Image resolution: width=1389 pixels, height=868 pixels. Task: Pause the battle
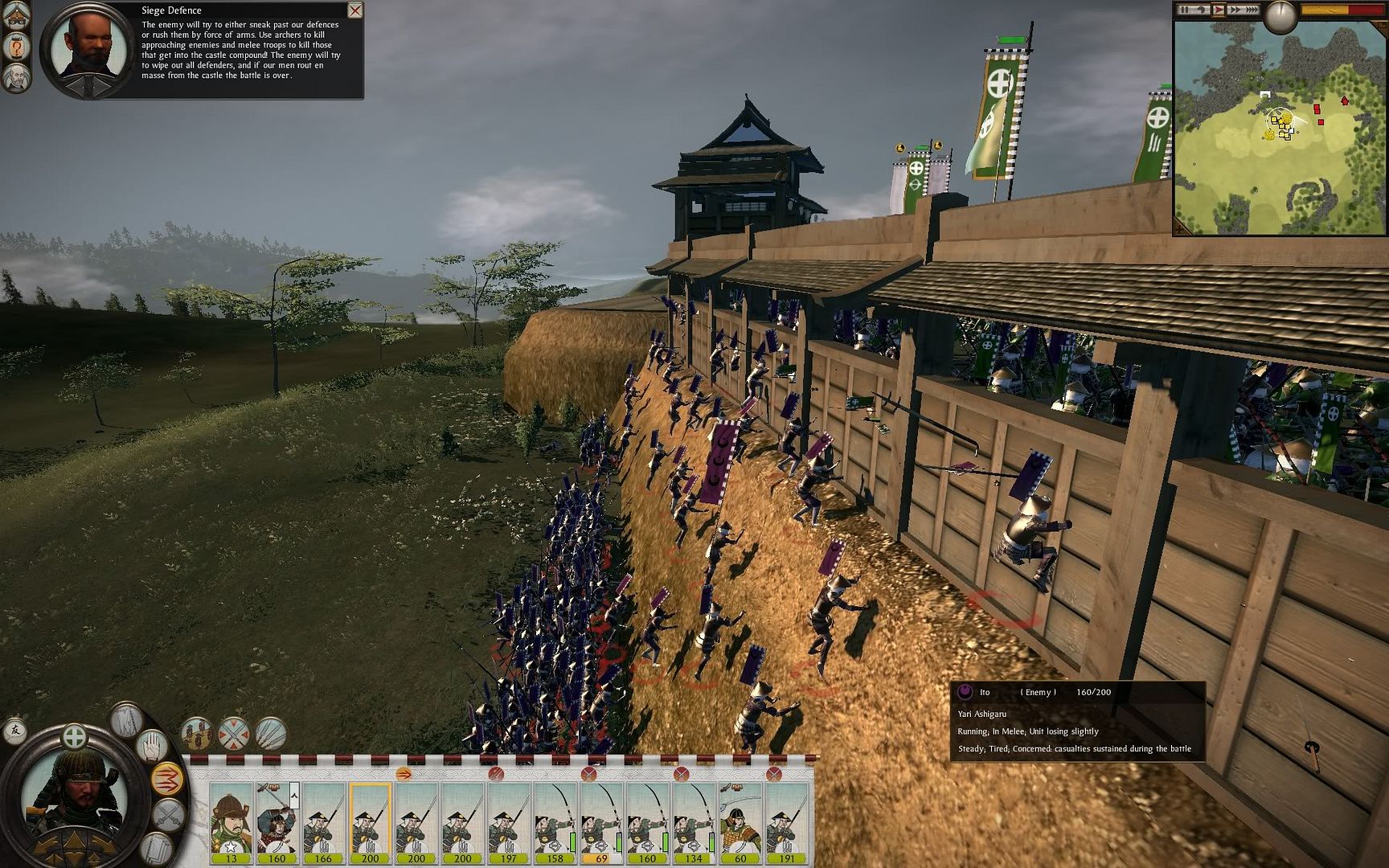[1185, 10]
